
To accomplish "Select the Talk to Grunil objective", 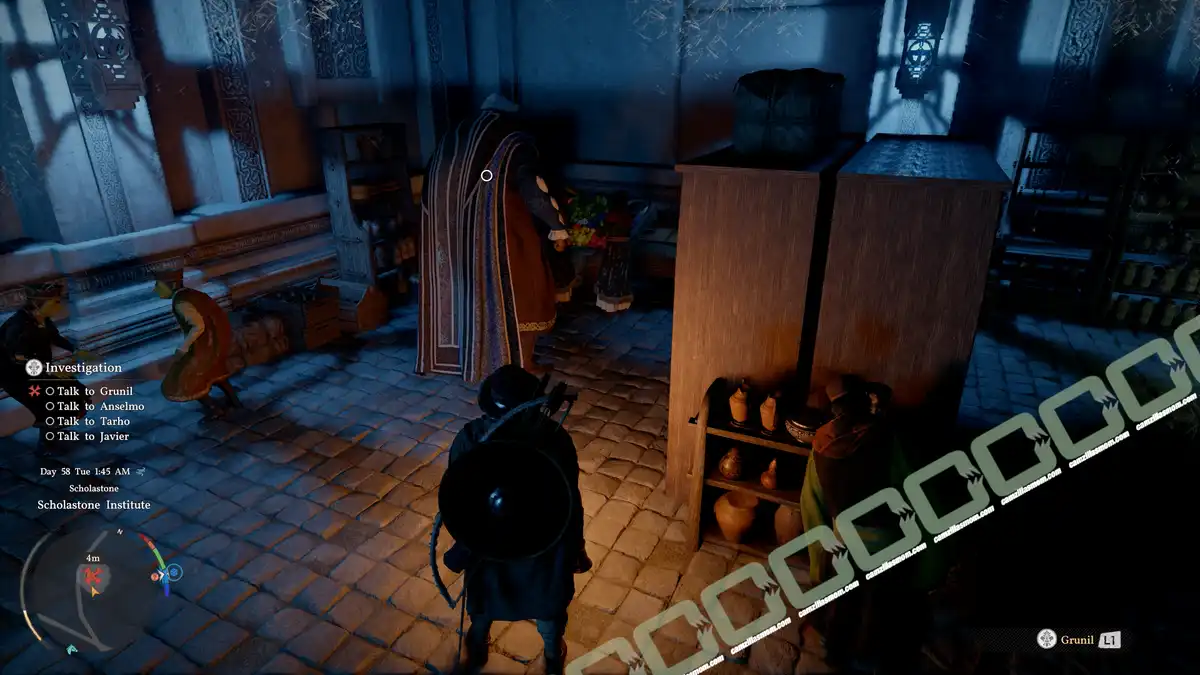I will 94,391.
